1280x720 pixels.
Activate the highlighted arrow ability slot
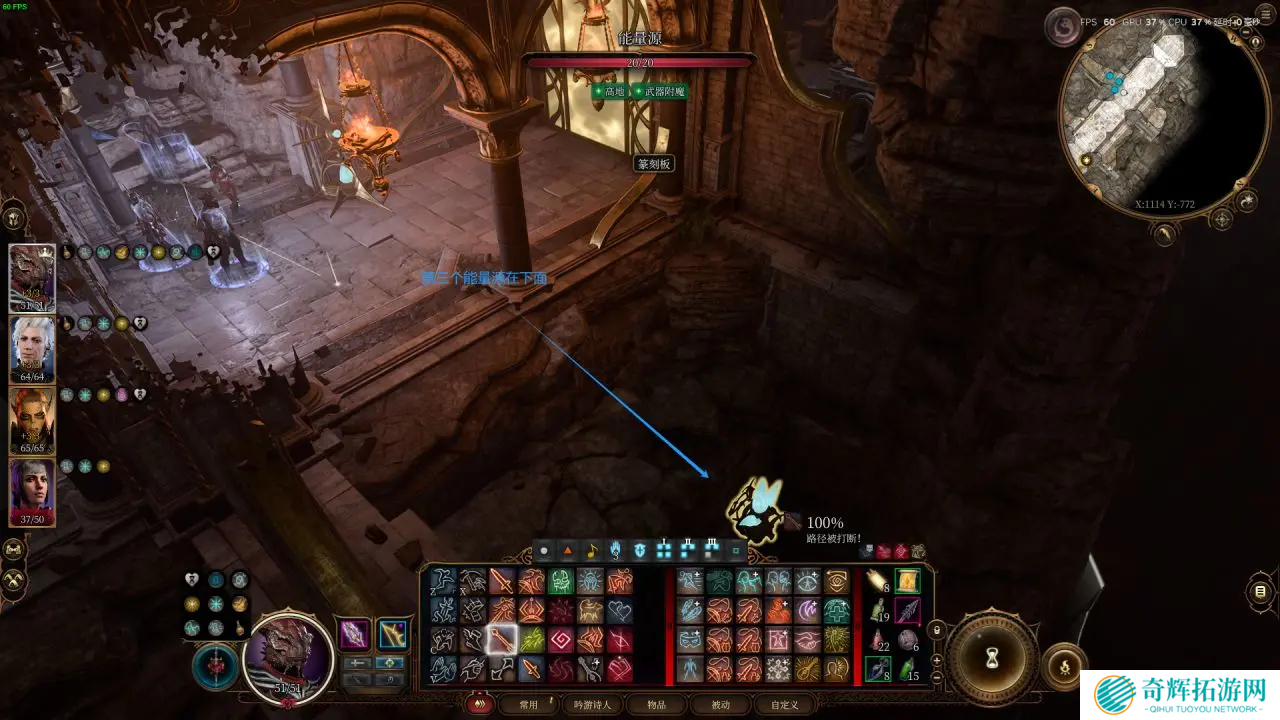click(501, 639)
